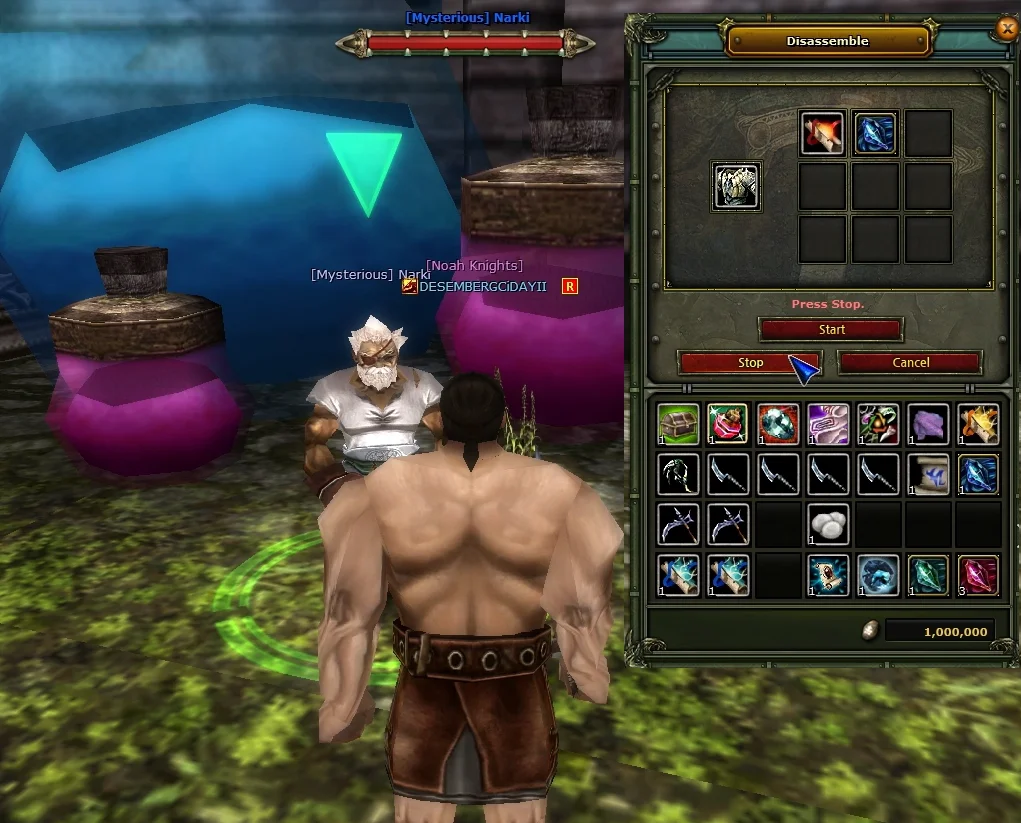Image resolution: width=1021 pixels, height=823 pixels.
Task: Select the blue swirling orb item
Action: (x=878, y=576)
